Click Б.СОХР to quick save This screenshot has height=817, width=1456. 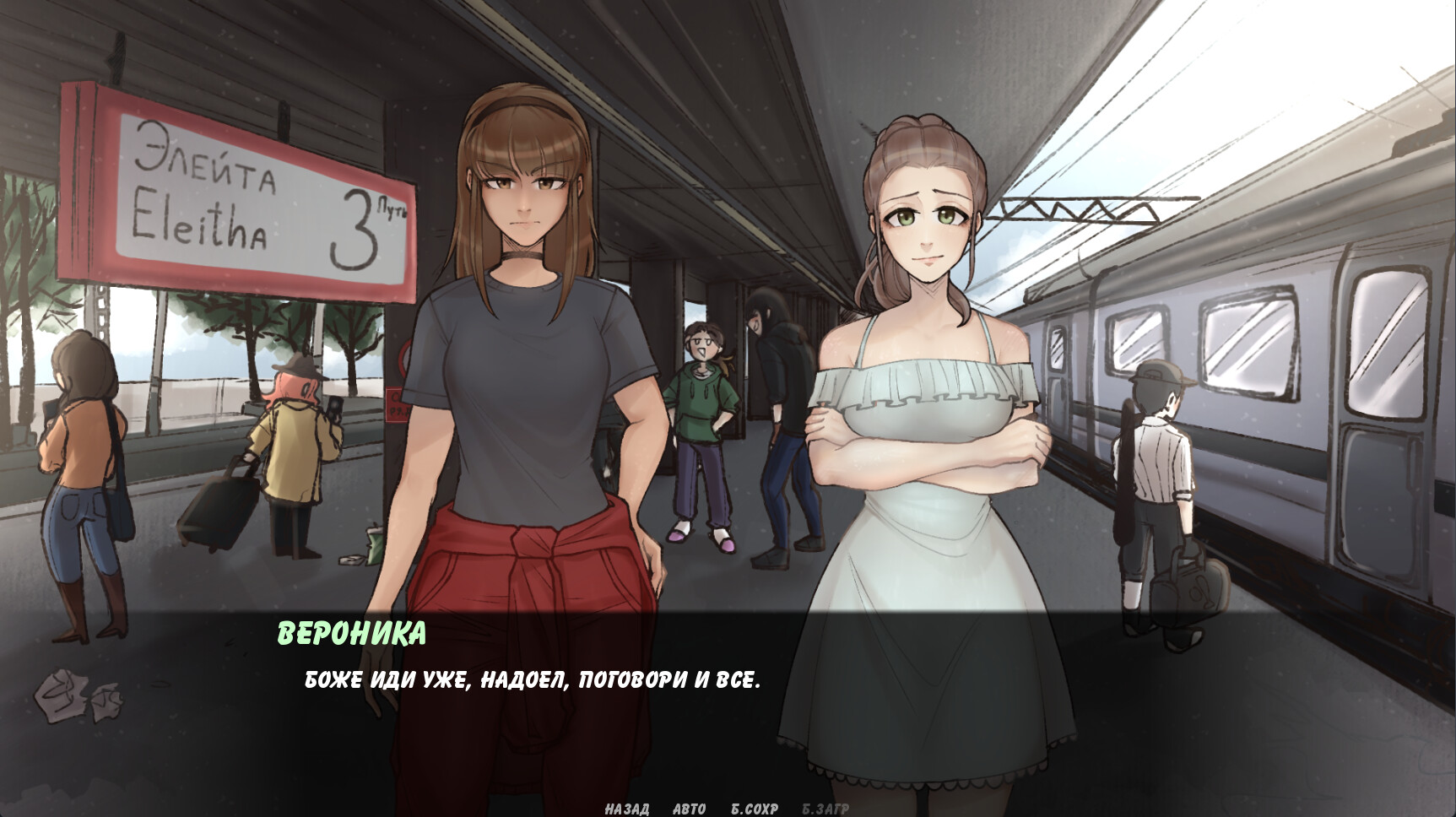pyautogui.click(x=754, y=808)
